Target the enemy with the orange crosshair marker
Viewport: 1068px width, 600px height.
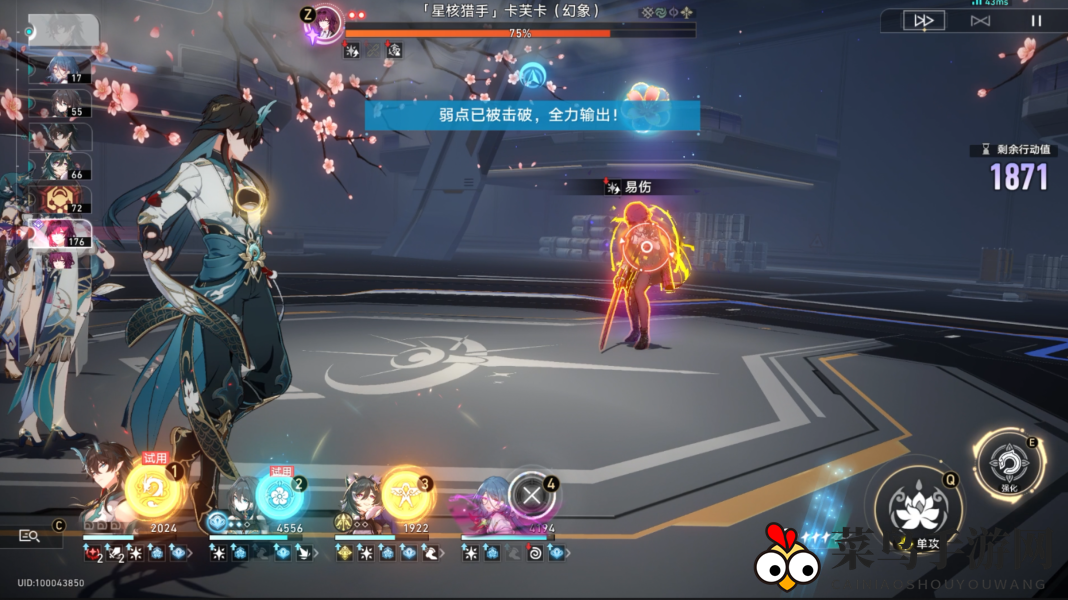(x=646, y=245)
